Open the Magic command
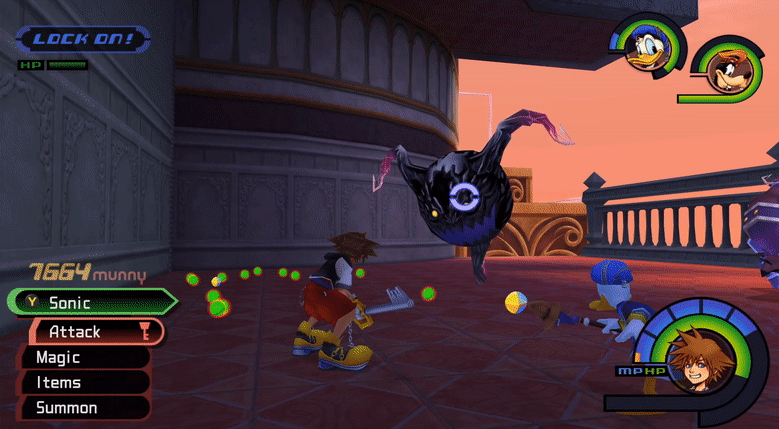The width and height of the screenshot is (779, 429). pyautogui.click(x=80, y=357)
